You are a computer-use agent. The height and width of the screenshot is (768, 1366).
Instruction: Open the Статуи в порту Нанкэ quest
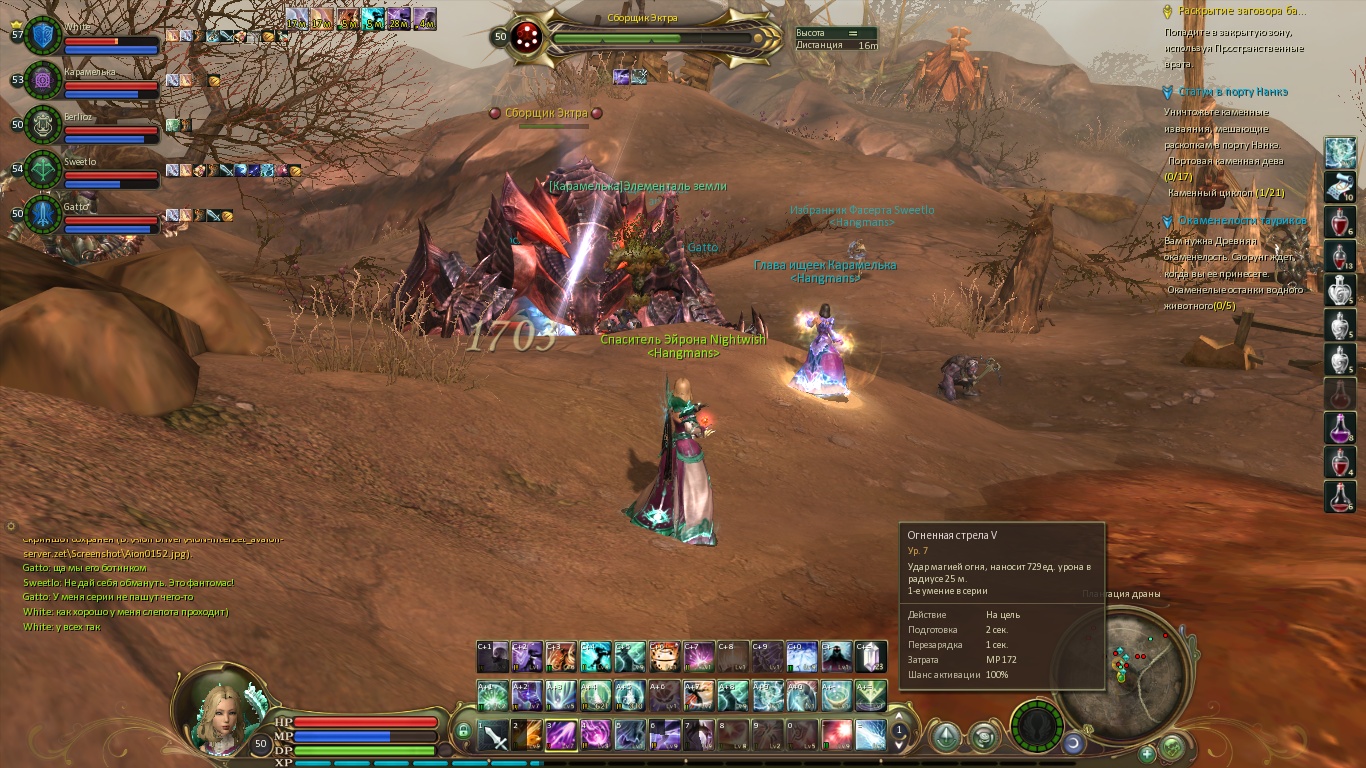point(1232,92)
